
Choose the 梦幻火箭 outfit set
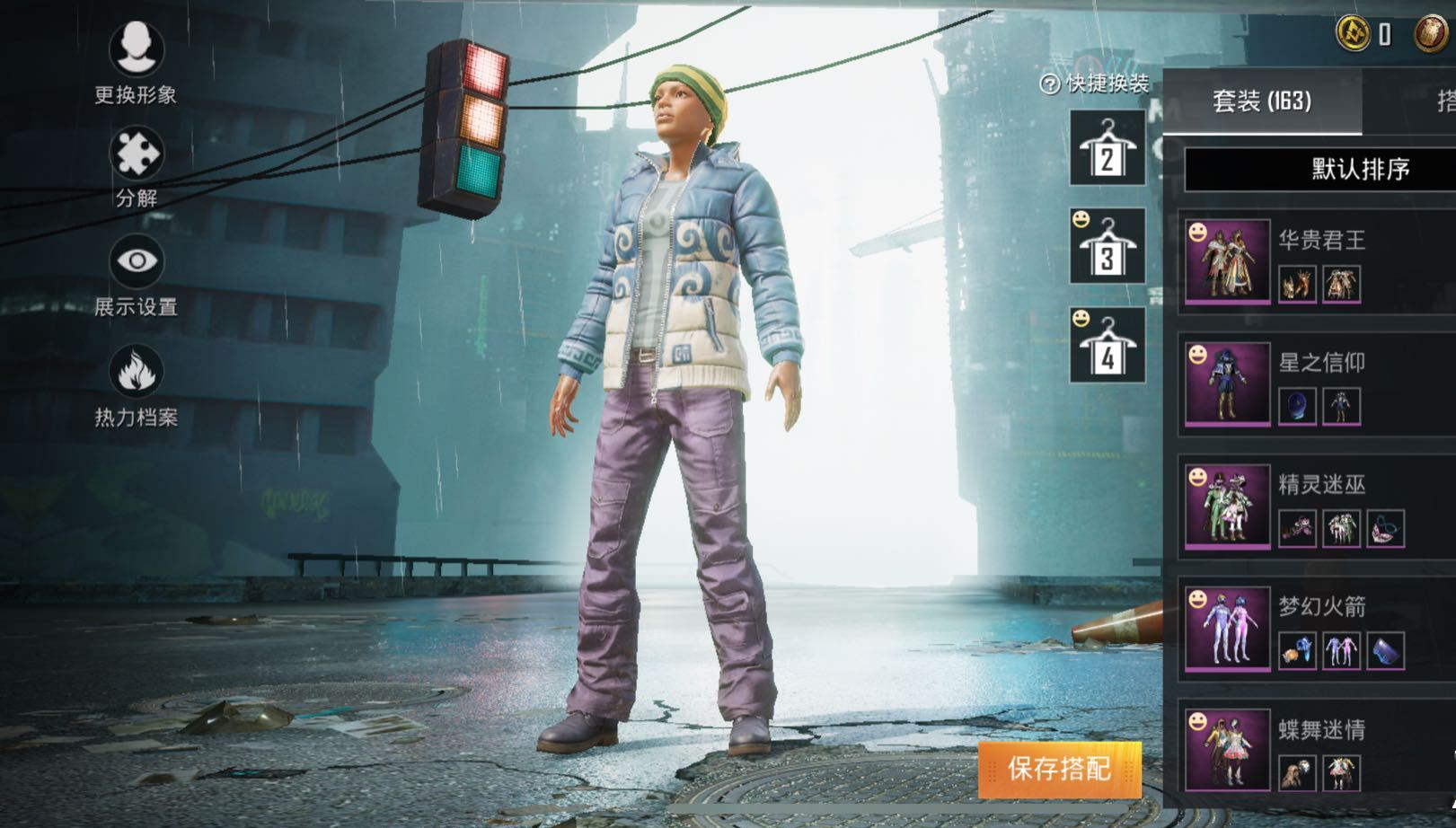[1227, 627]
